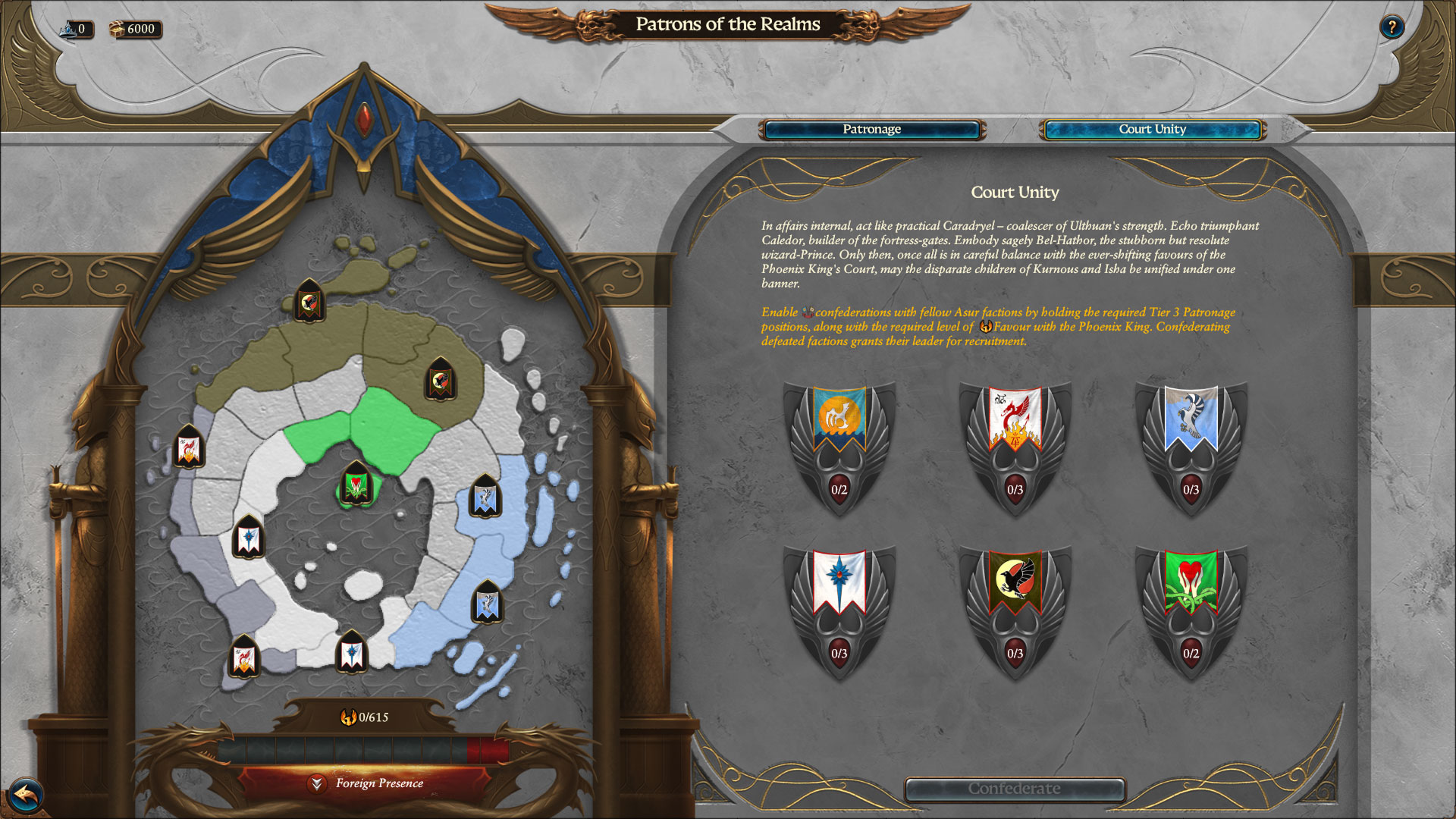Image resolution: width=1456 pixels, height=819 pixels.
Task: Open the help question mark
Action: 1391,28
